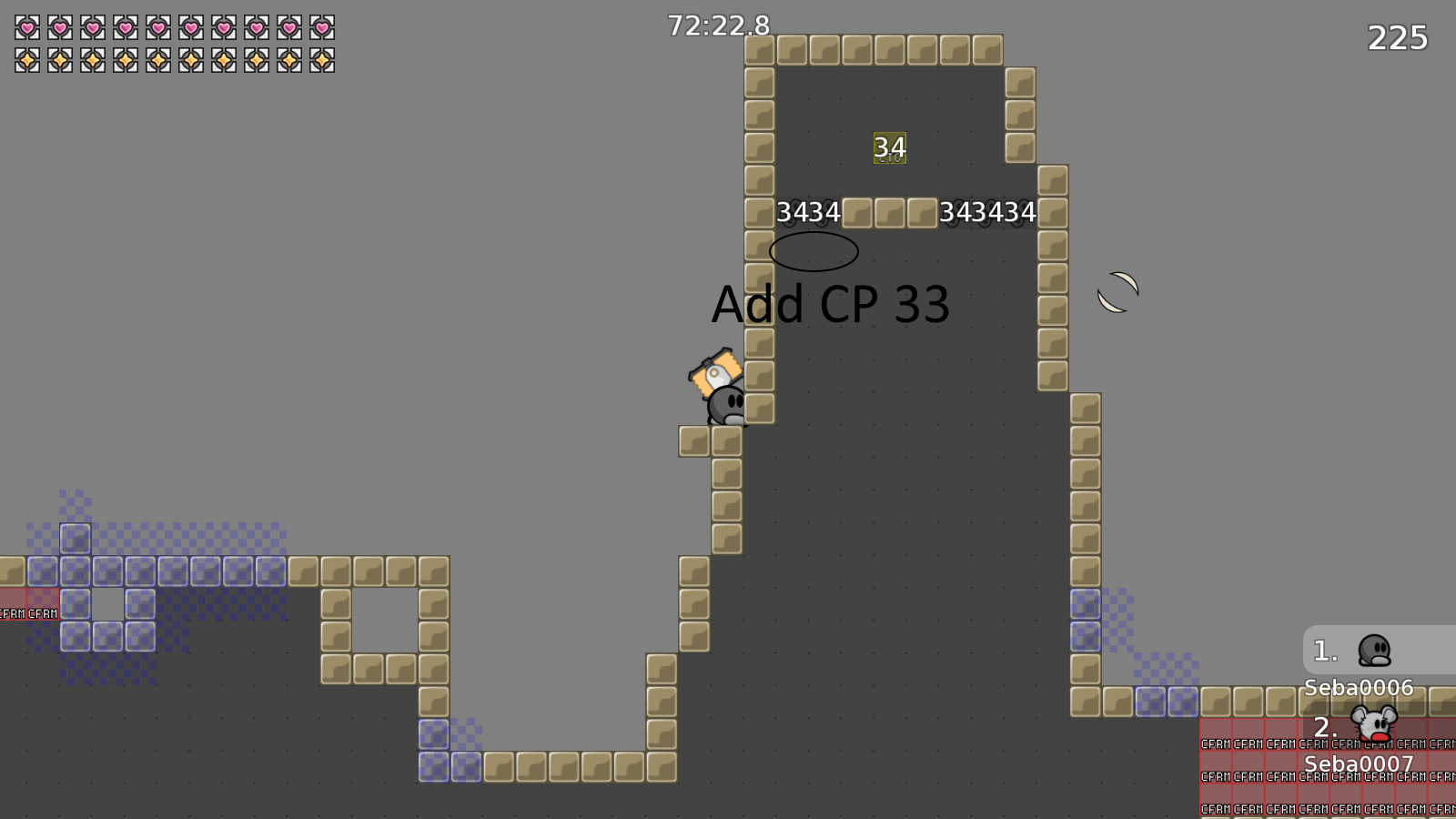Screen dimensions: 1456x819
Task: Click the last heart icon in the top row
Action: [323, 25]
